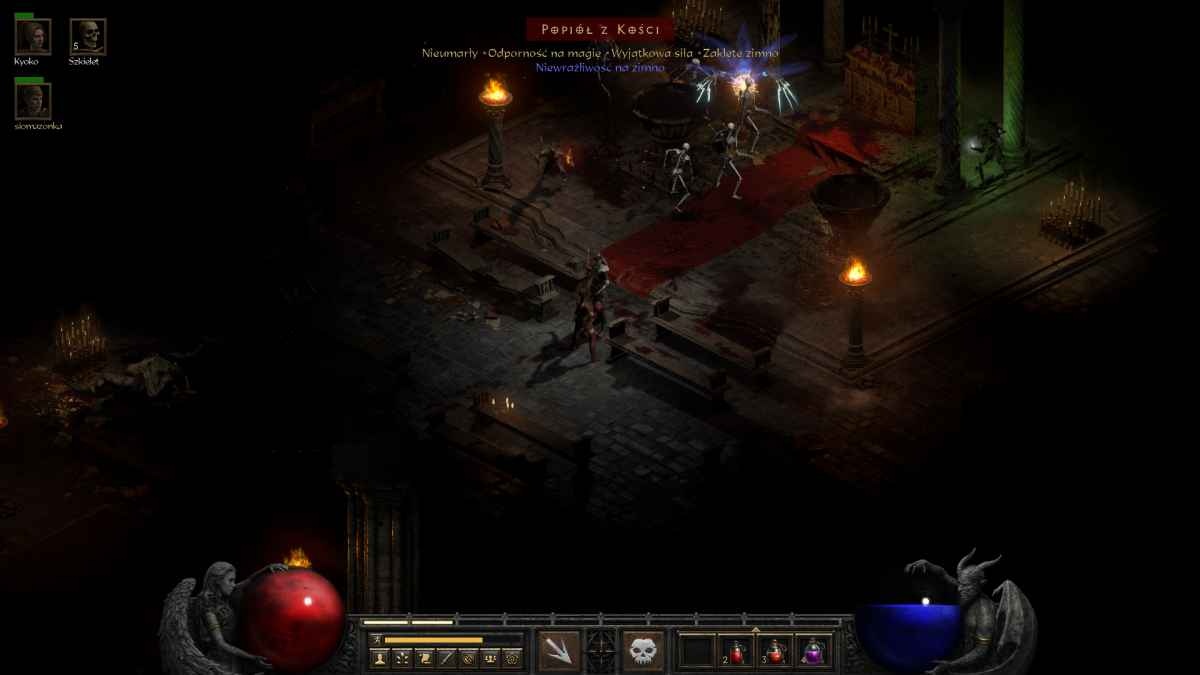Click the Szkielet skeleton summon portrait
This screenshot has width=1200, height=675.
point(88,37)
